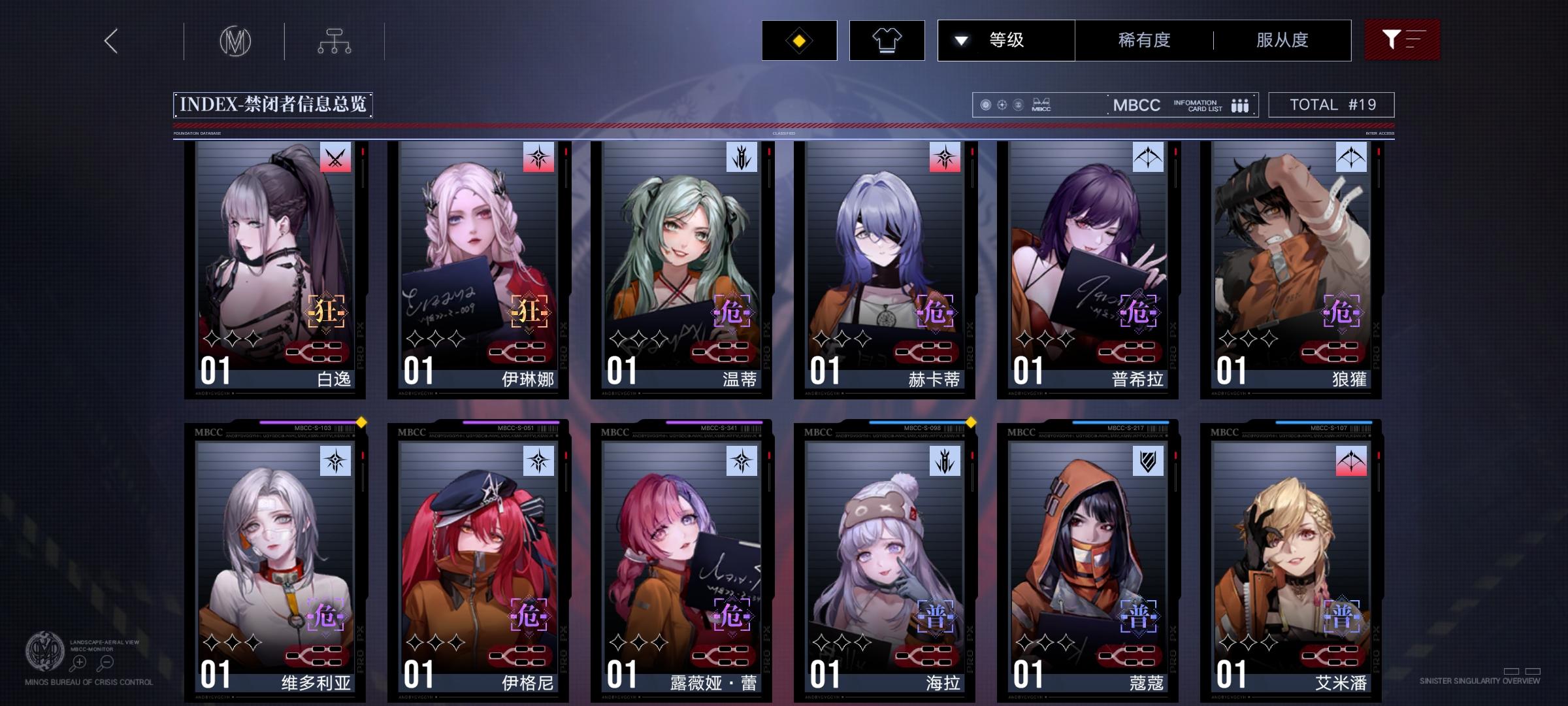Click the crossed-swords class icon on 白逸's card
The height and width of the screenshot is (706, 1568).
335,158
